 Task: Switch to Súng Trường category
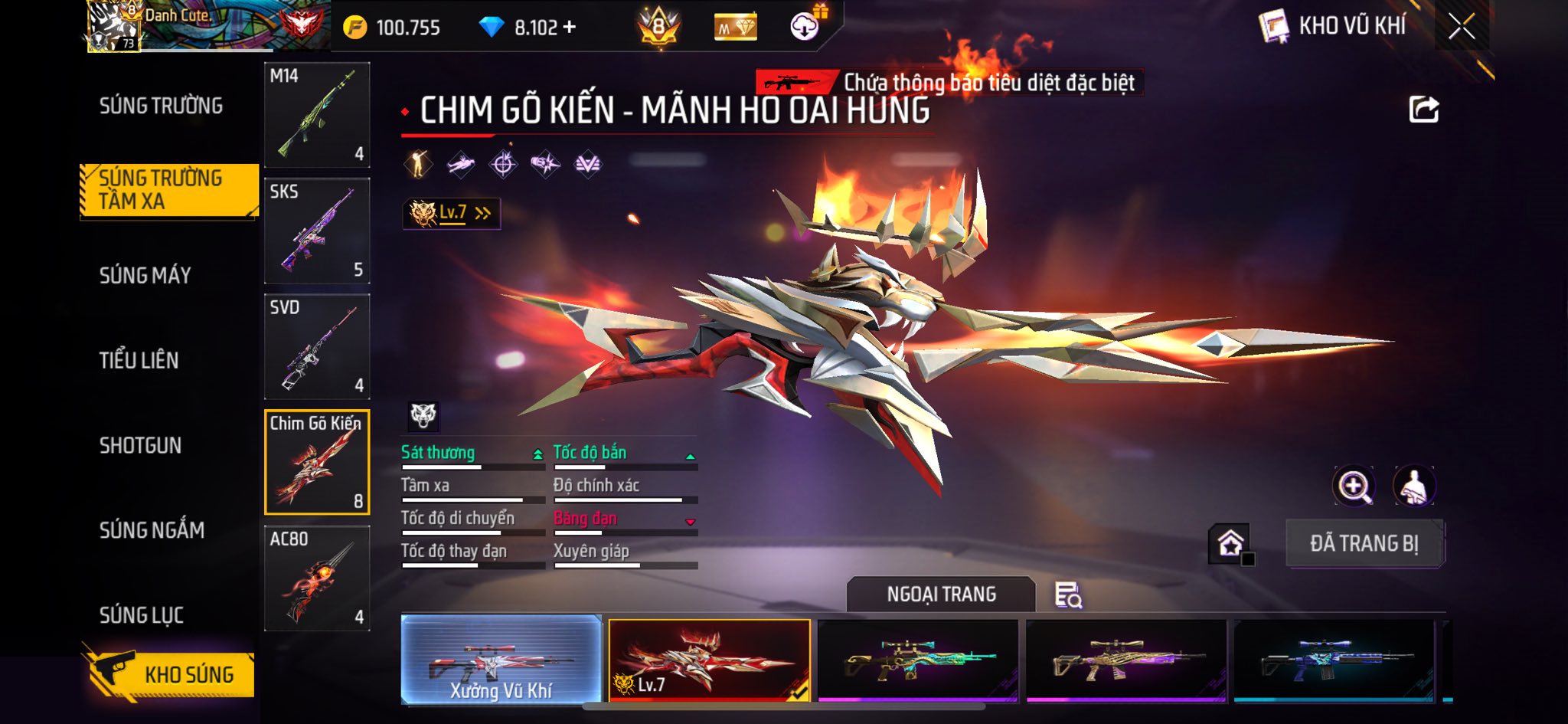pos(161,106)
